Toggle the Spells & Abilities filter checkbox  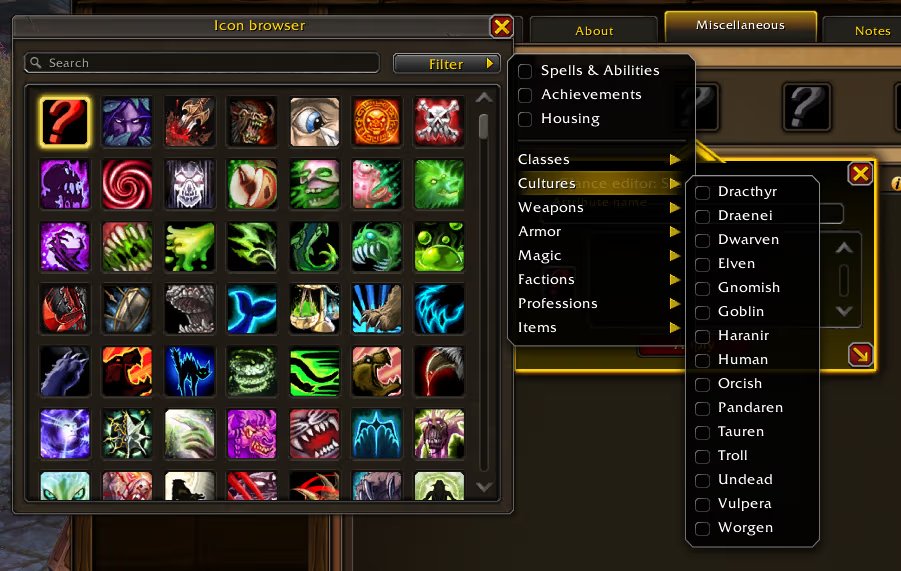[x=525, y=71]
